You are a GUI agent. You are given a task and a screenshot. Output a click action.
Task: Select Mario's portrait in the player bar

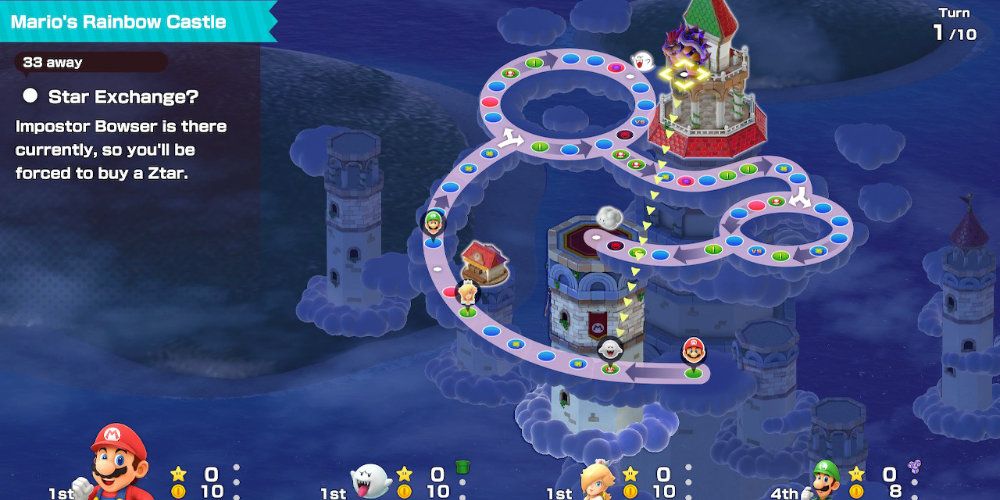pyautogui.click(x=119, y=462)
